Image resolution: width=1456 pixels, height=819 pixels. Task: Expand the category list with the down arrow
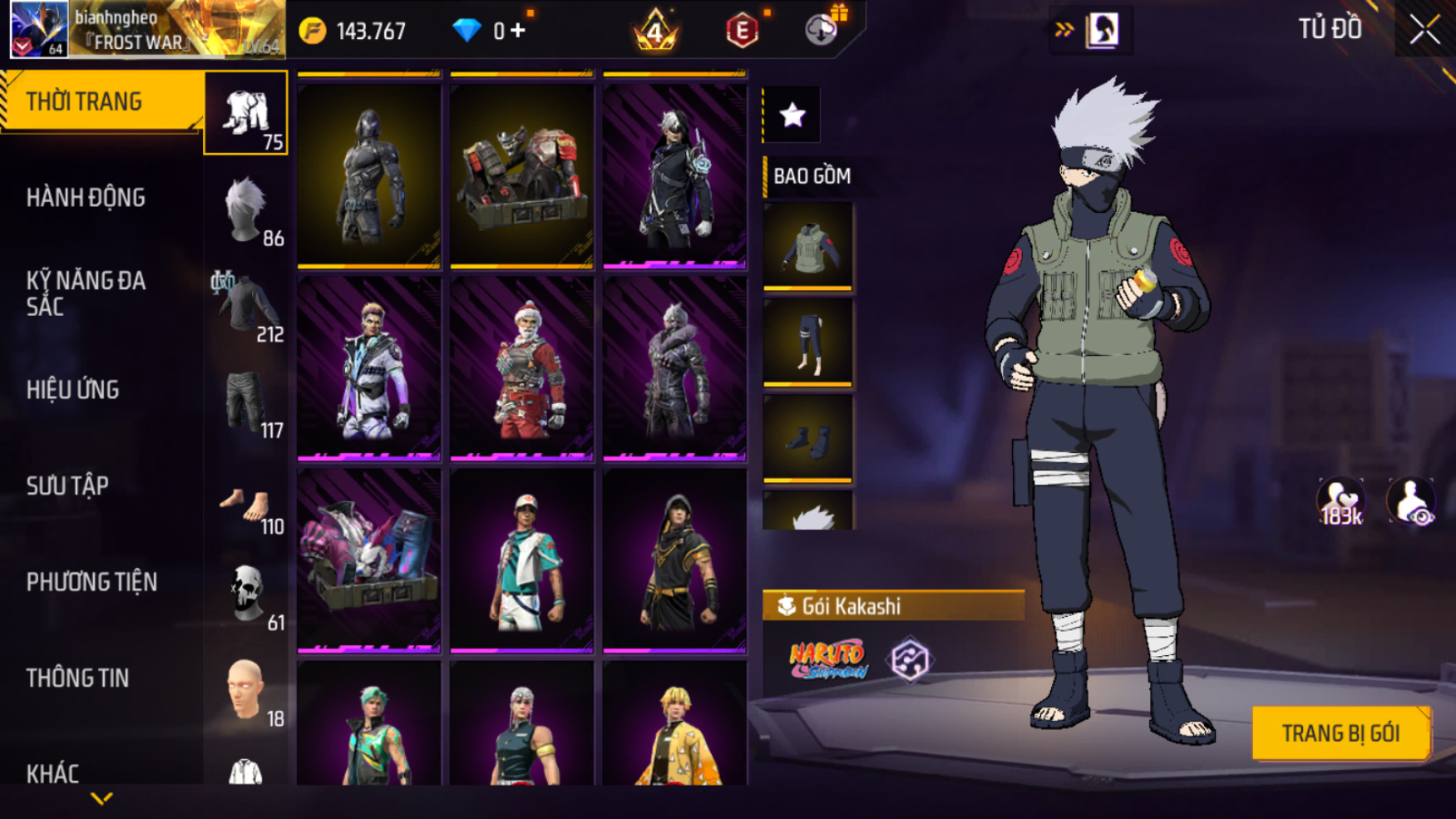tap(101, 799)
